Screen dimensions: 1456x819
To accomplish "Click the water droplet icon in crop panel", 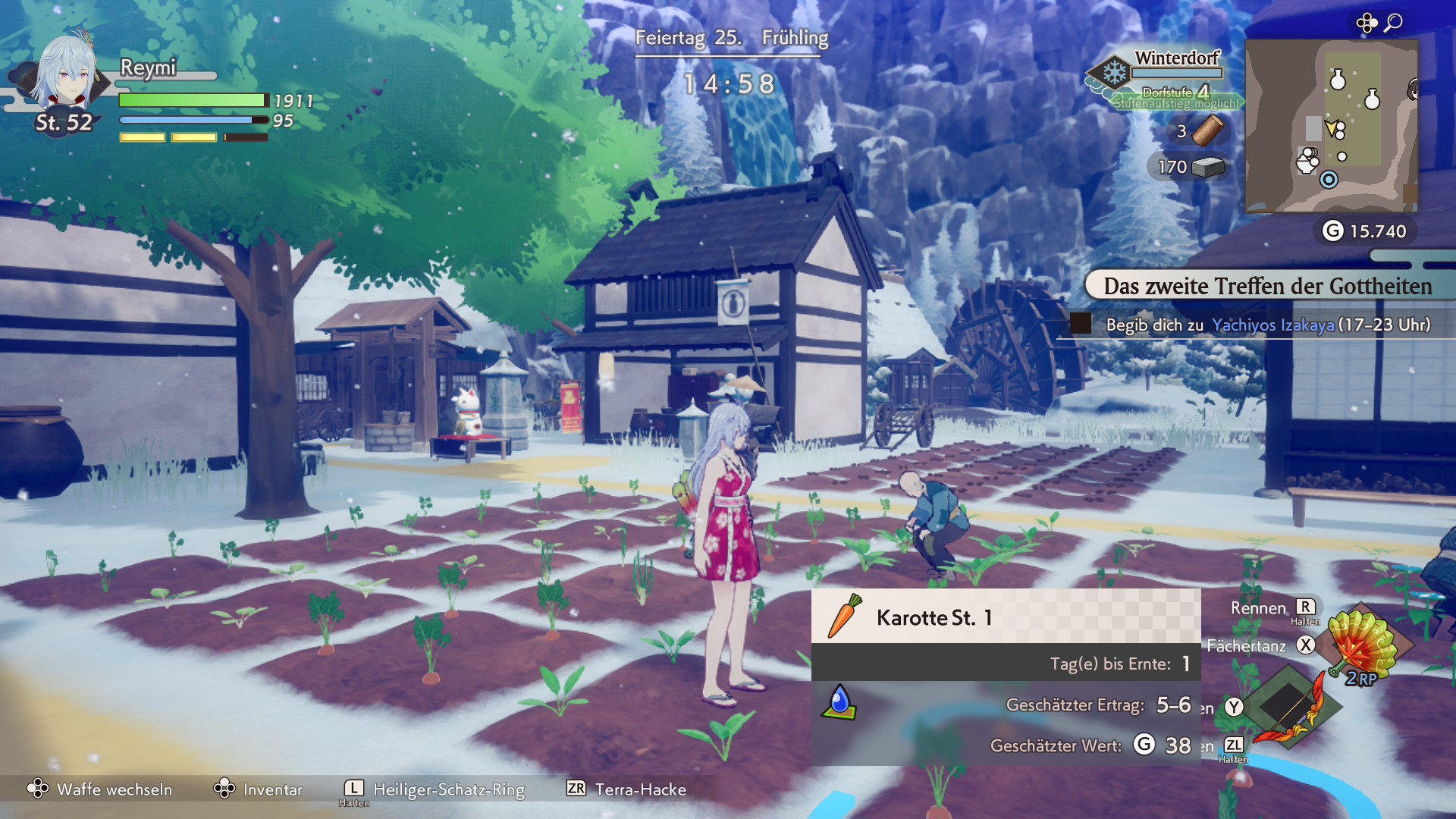I will point(839,702).
